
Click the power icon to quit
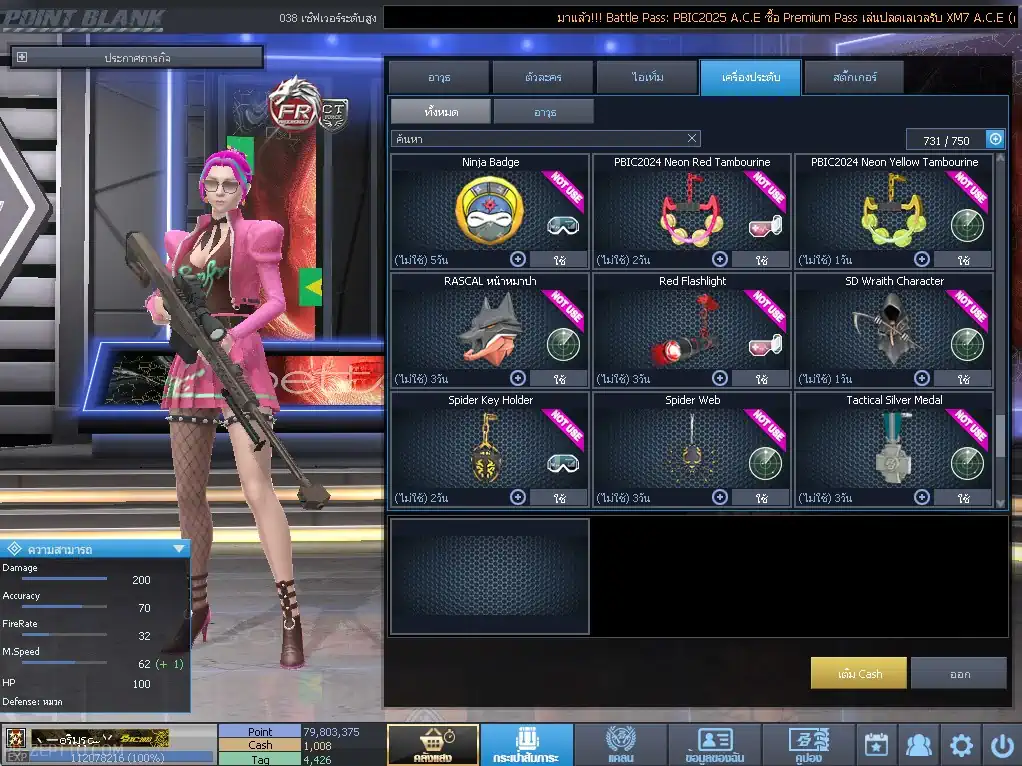[1002, 745]
